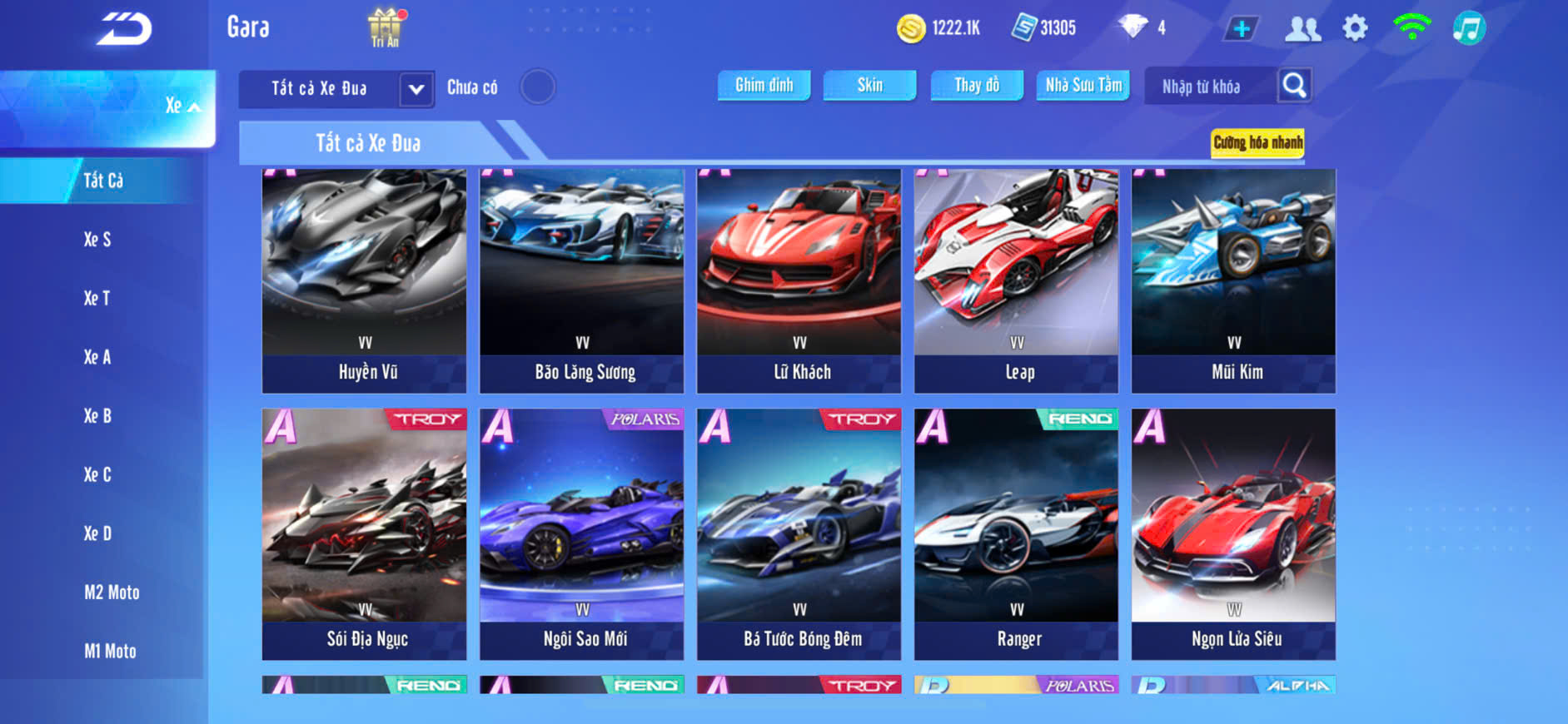Viewport: 1568px width, 724px height.
Task: Open the Tri Ân gift box
Action: 385,27
